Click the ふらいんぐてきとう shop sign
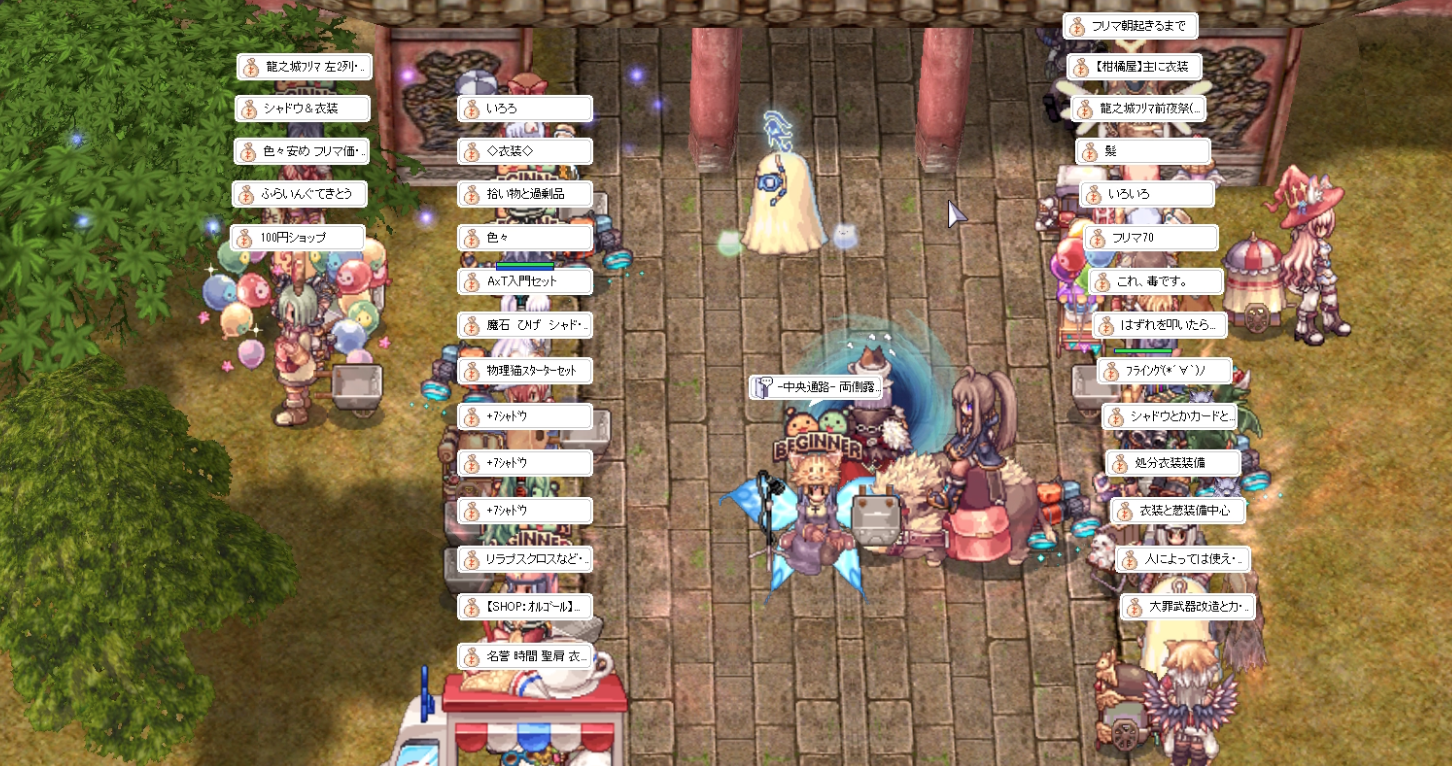Image resolution: width=1452 pixels, height=766 pixels. (299, 194)
